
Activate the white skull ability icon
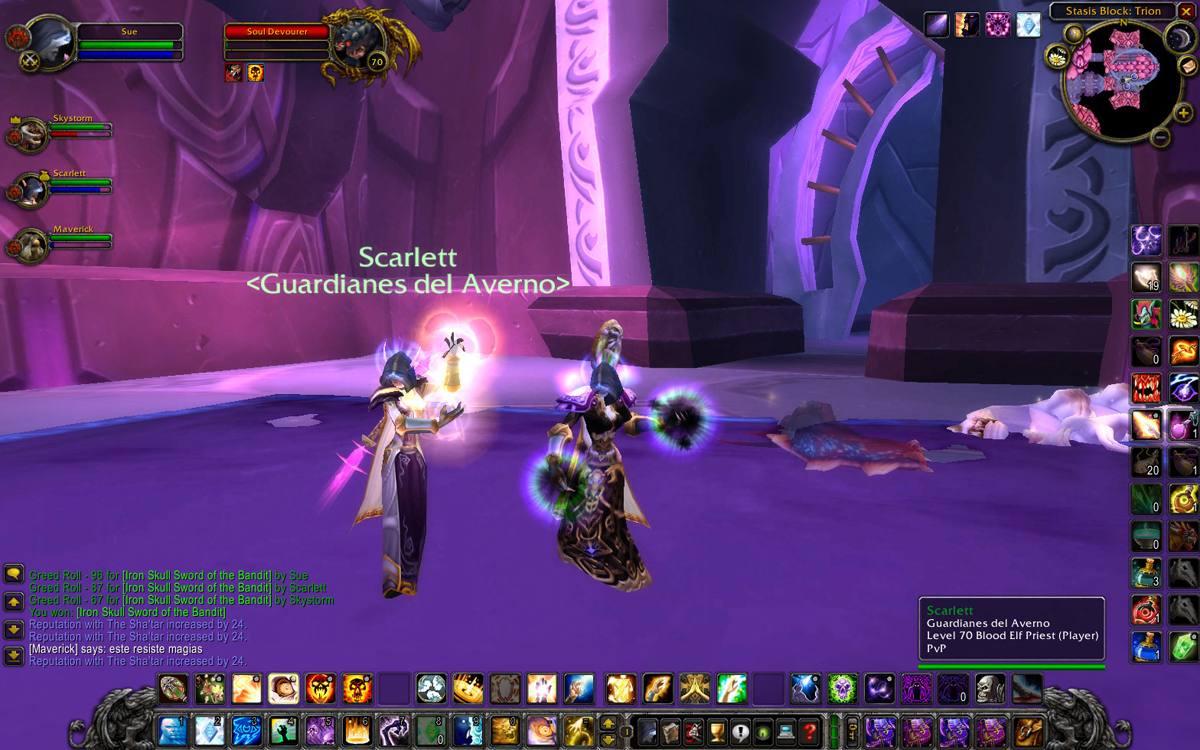click(989, 688)
